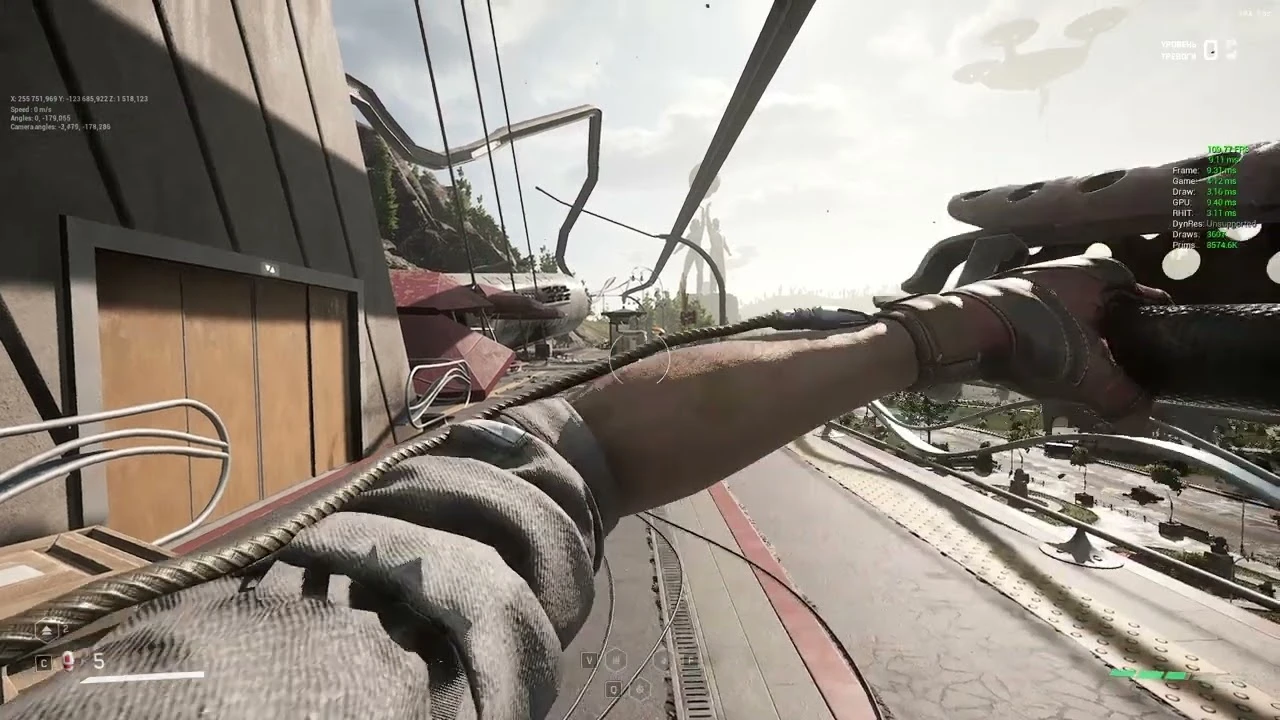
Task: Select the Prims: 8574.6K stat line
Action: click(1203, 243)
